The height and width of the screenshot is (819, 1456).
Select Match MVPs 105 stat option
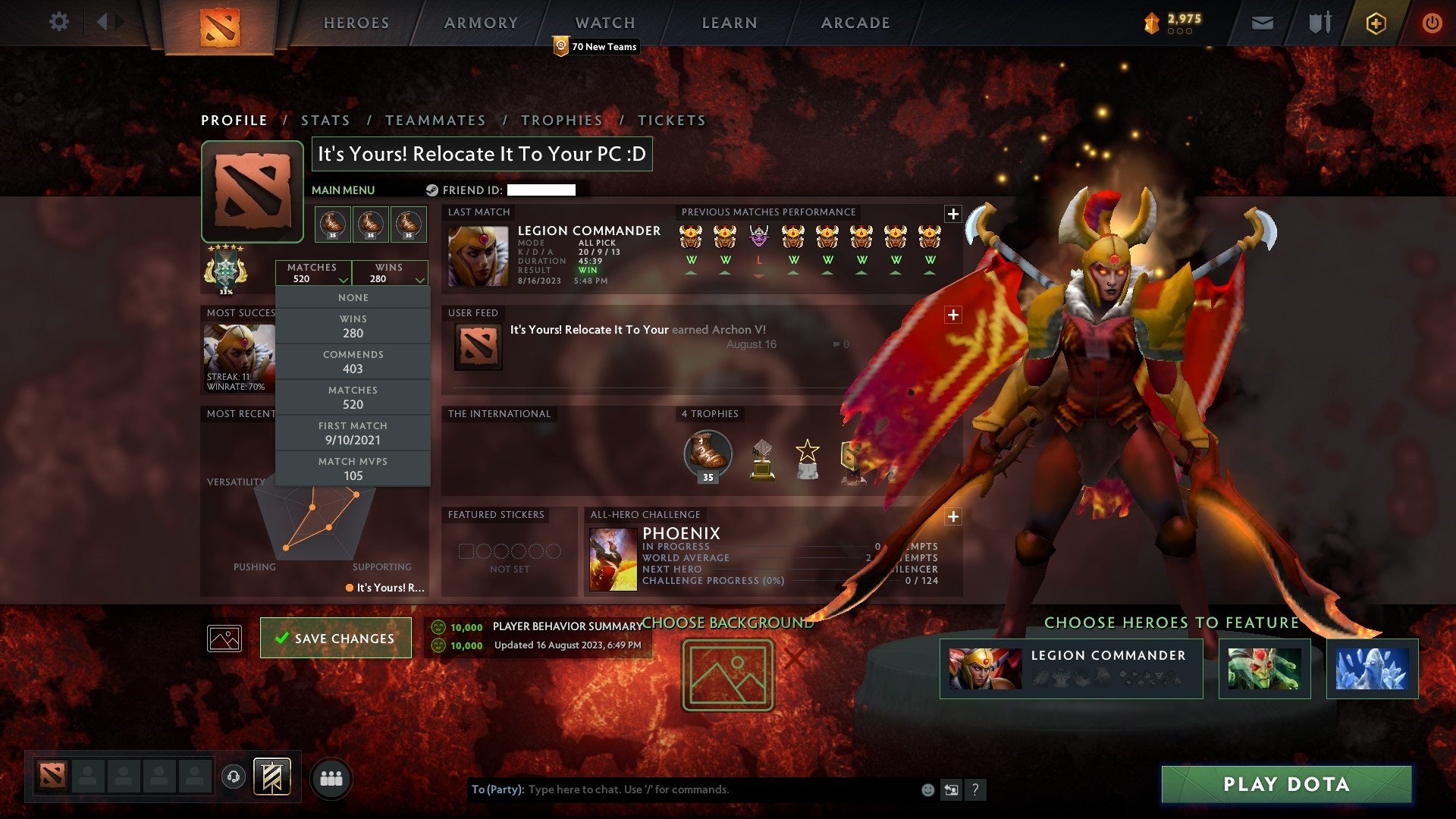[353, 468]
